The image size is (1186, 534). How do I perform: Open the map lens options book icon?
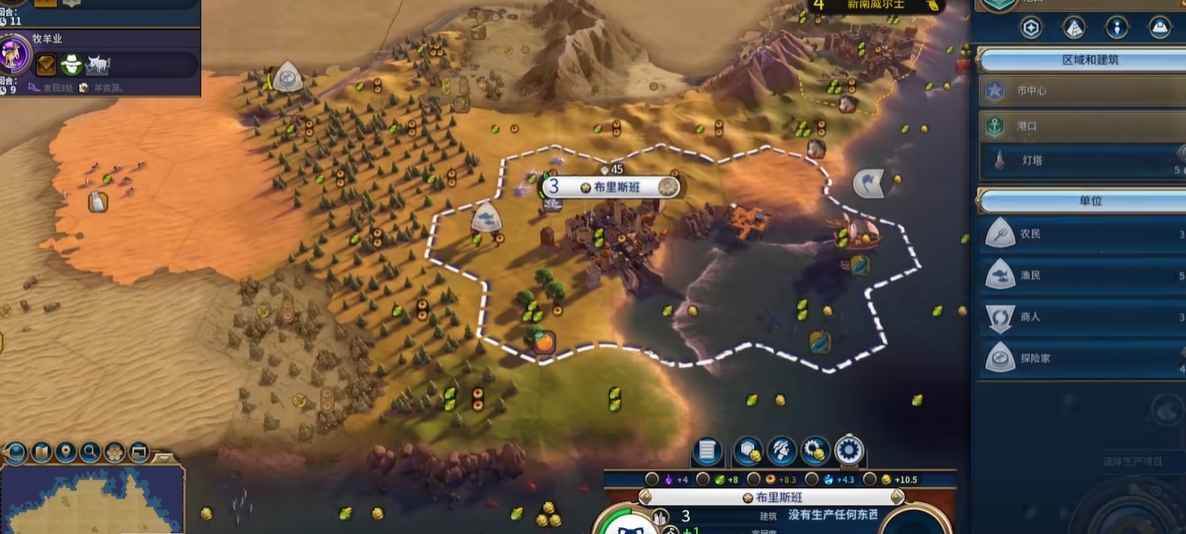42,453
